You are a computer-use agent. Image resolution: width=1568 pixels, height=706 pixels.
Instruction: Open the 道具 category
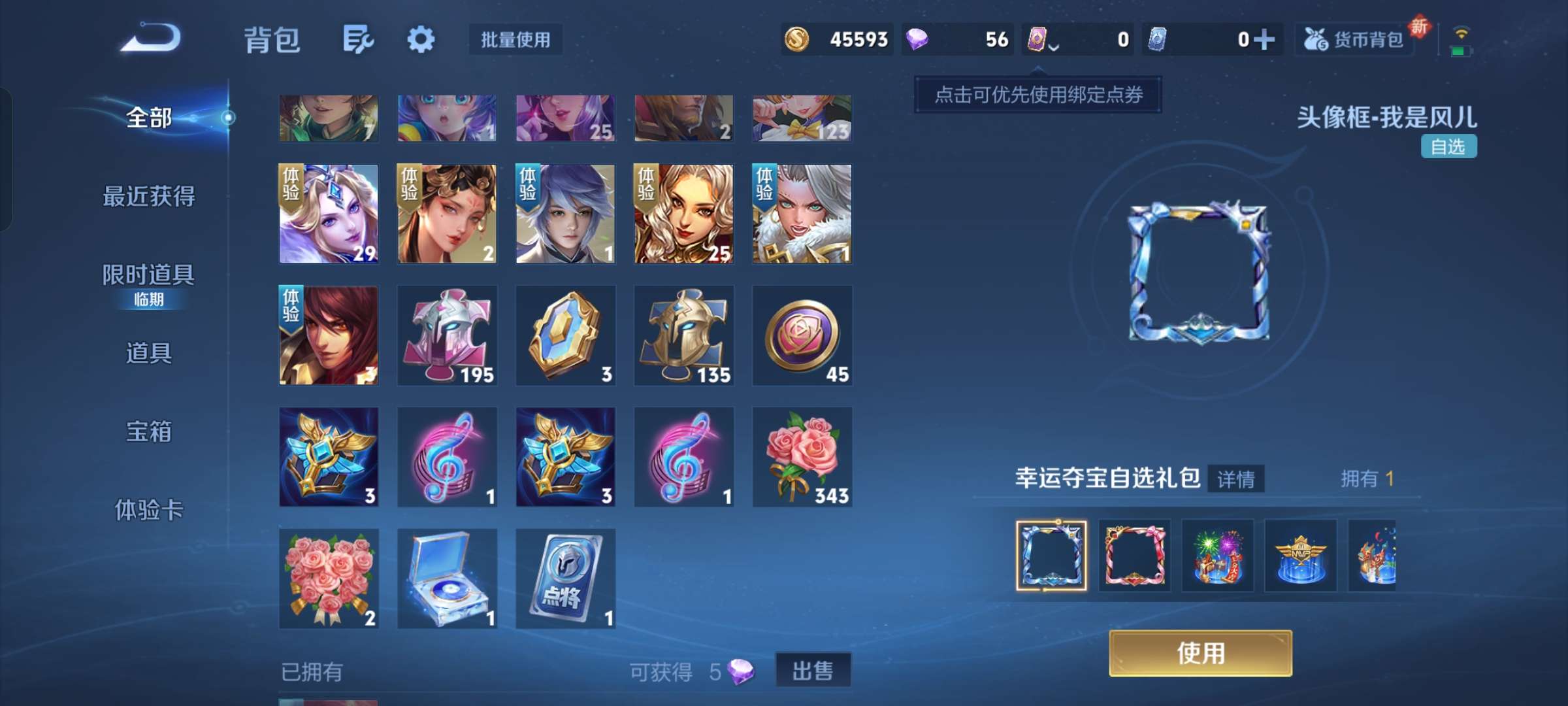click(x=148, y=353)
